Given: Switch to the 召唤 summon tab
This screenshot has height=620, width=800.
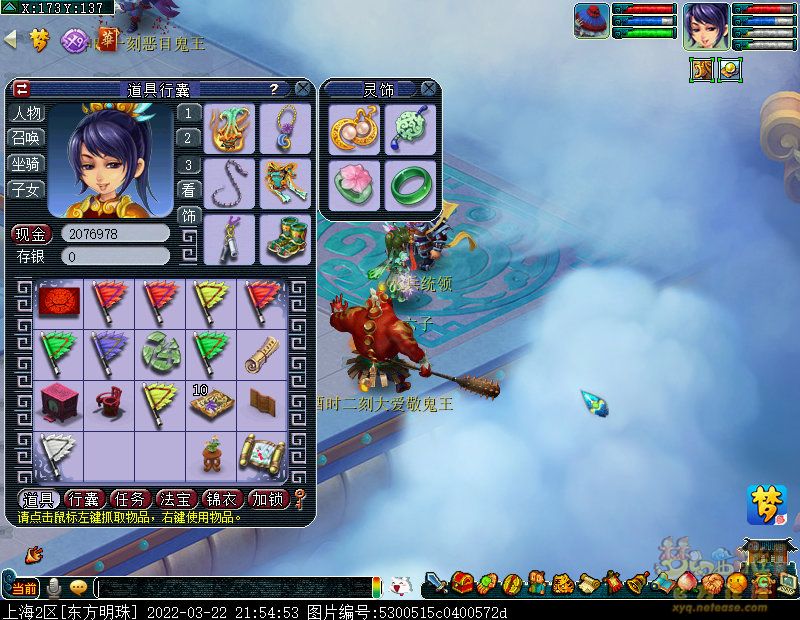Looking at the screenshot, I should tap(27, 138).
